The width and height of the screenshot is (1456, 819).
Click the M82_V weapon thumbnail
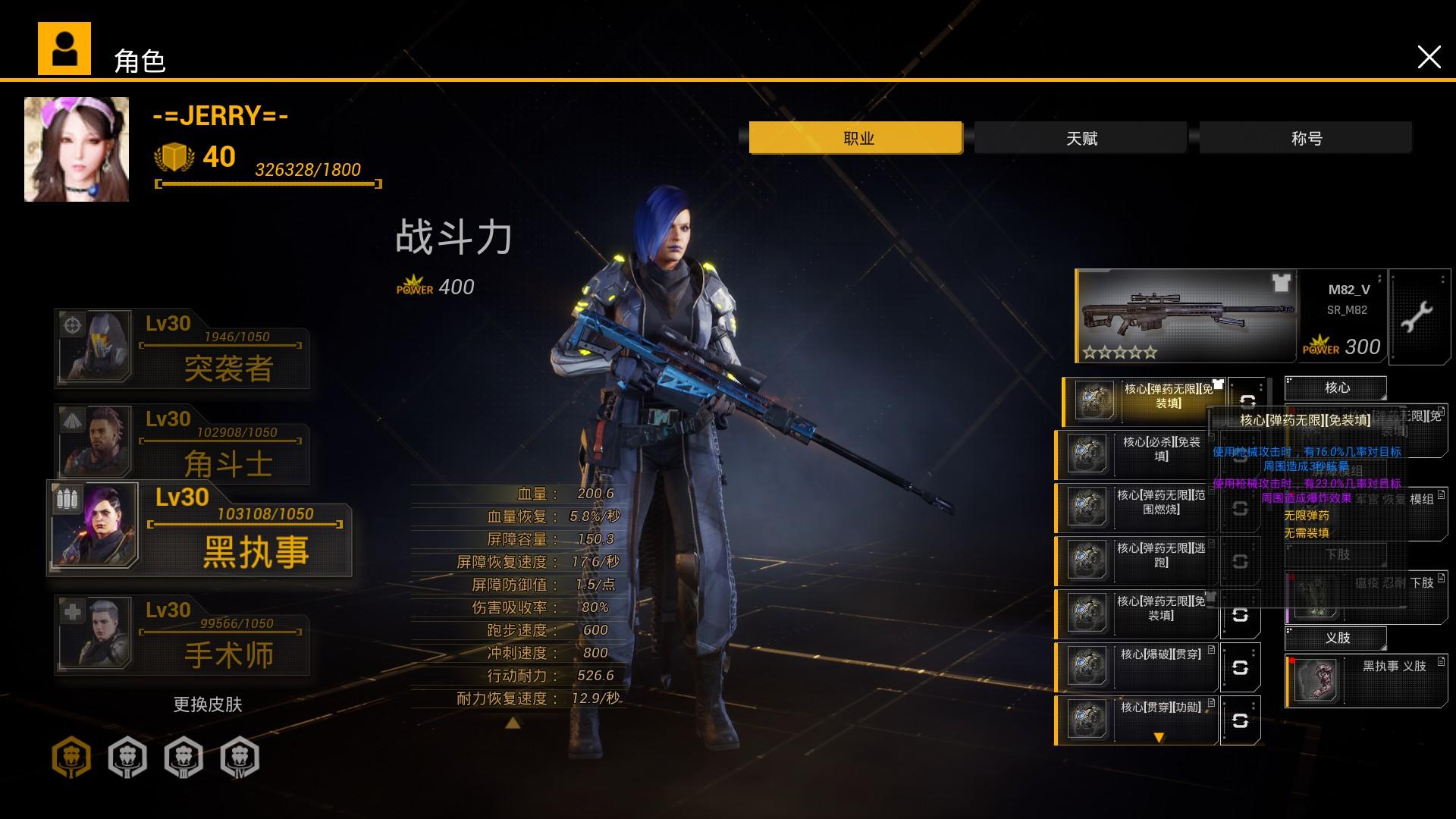[1183, 316]
